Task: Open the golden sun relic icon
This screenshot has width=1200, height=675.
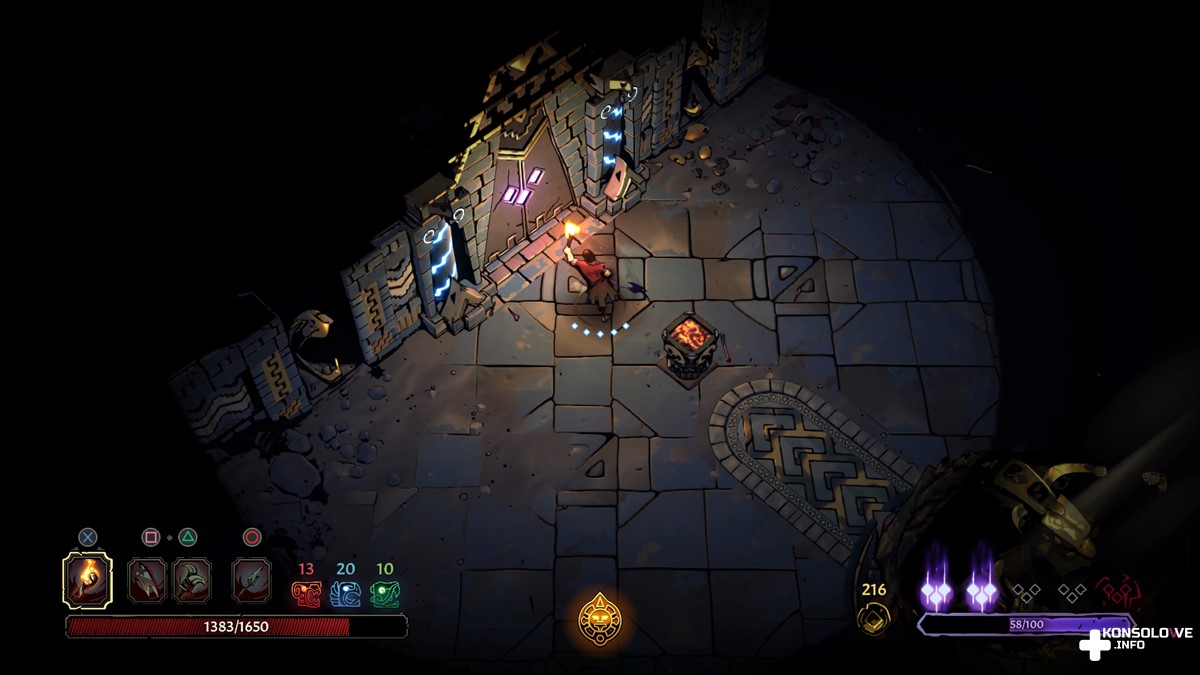Action: 602,619
